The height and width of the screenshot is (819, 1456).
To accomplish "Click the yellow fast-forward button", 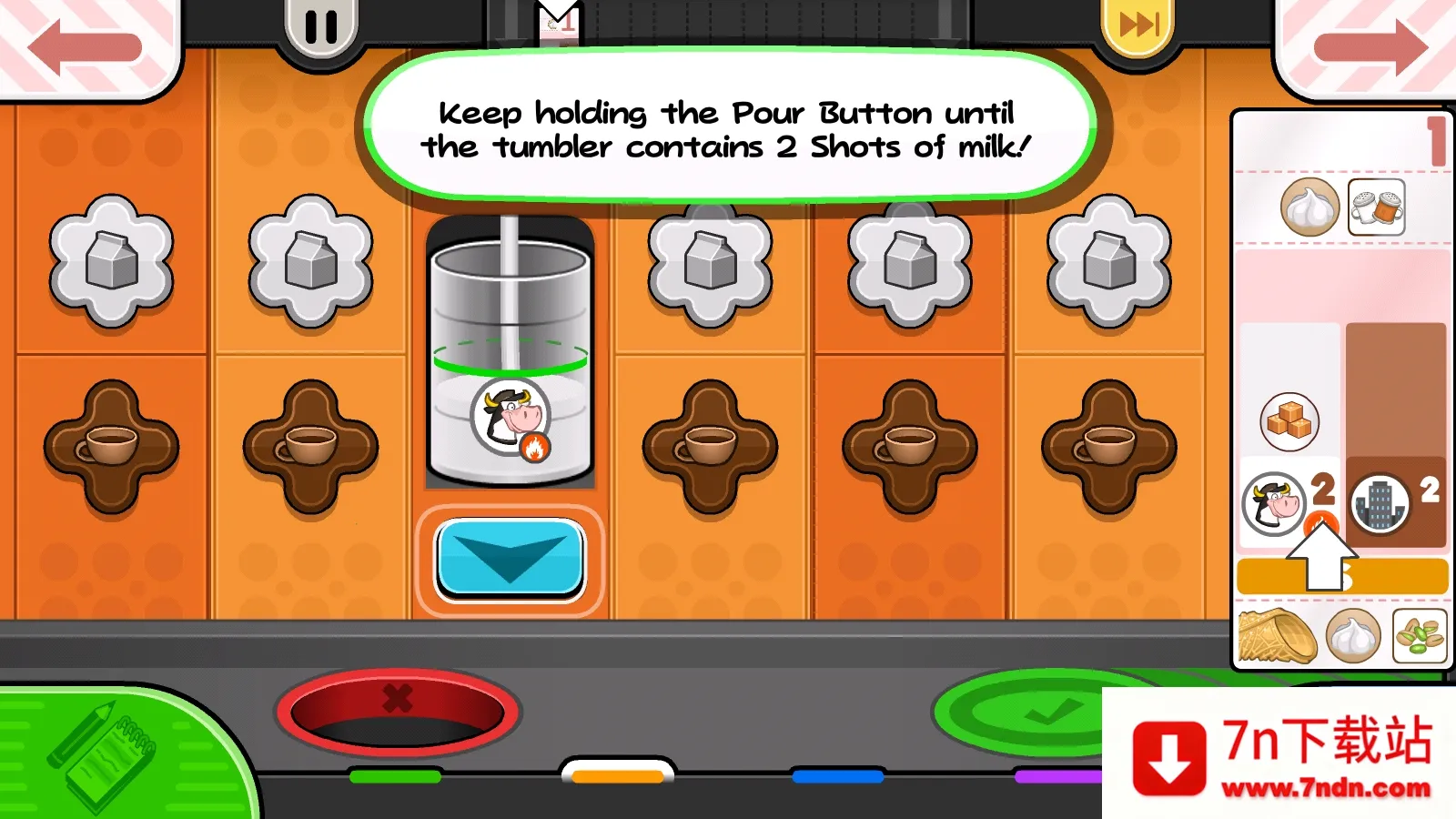I will pos(1137,25).
